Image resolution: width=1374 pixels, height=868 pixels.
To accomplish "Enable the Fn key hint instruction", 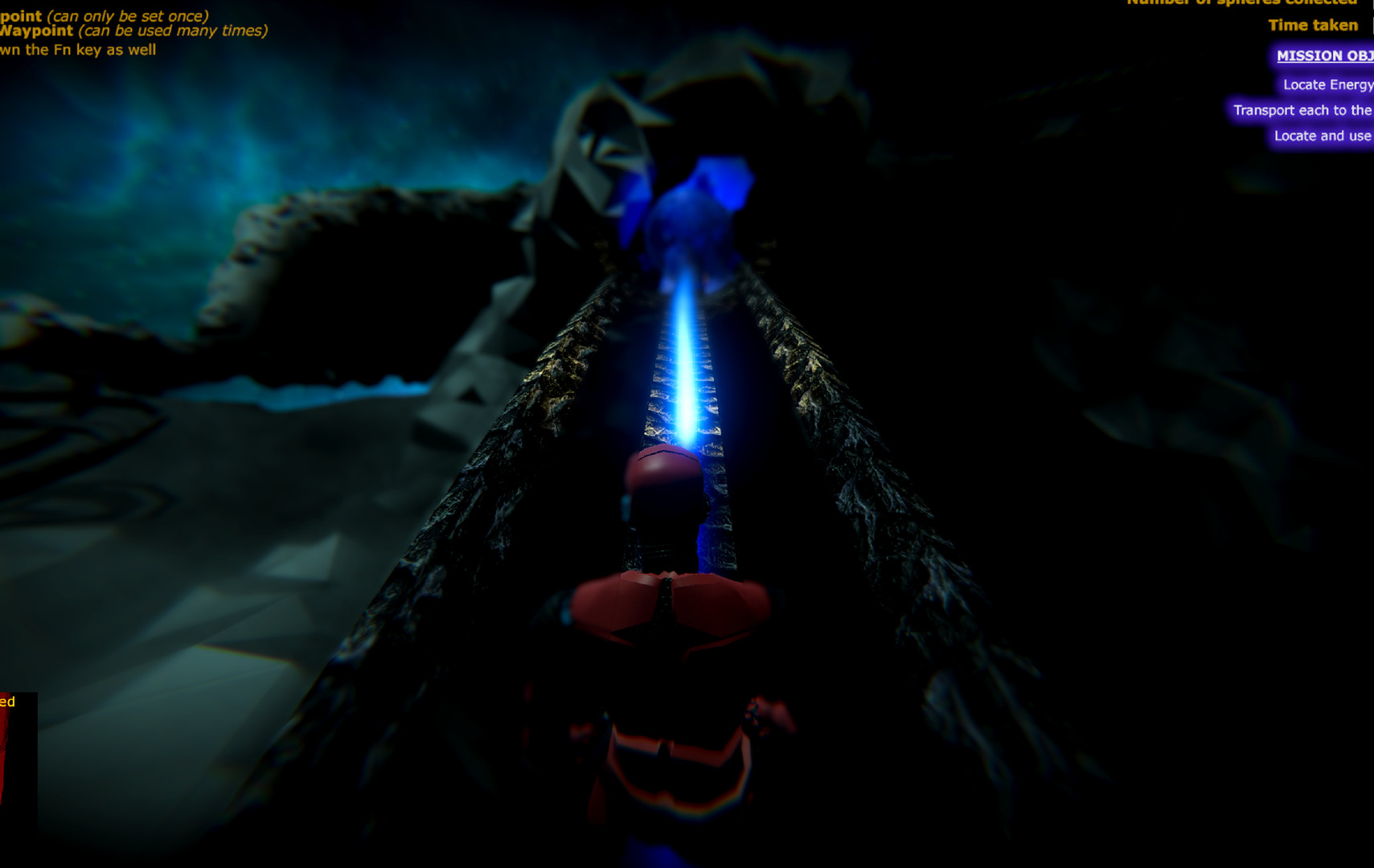I will coord(79,48).
